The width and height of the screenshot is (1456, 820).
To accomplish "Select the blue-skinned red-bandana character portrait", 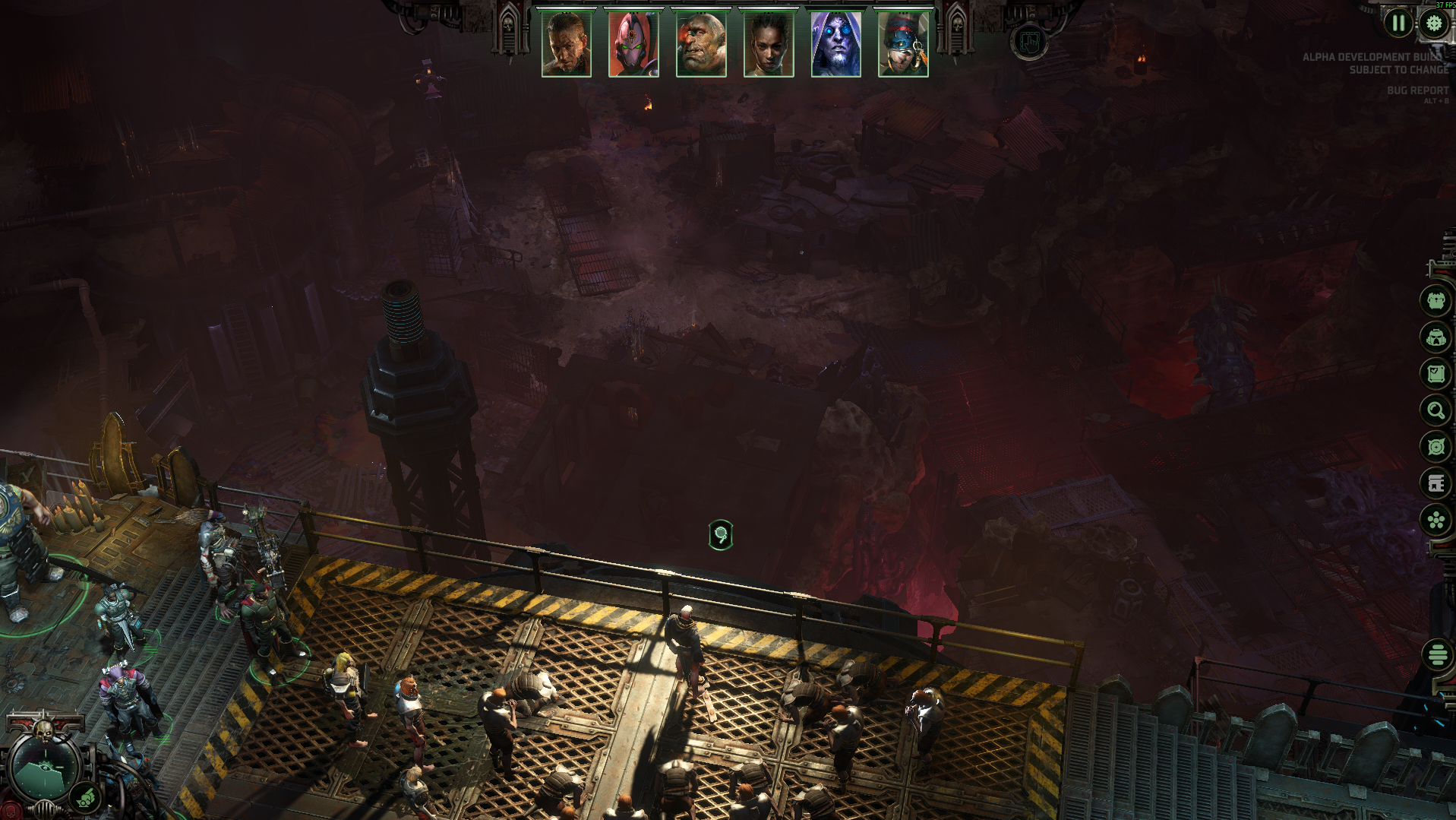I will (902, 45).
